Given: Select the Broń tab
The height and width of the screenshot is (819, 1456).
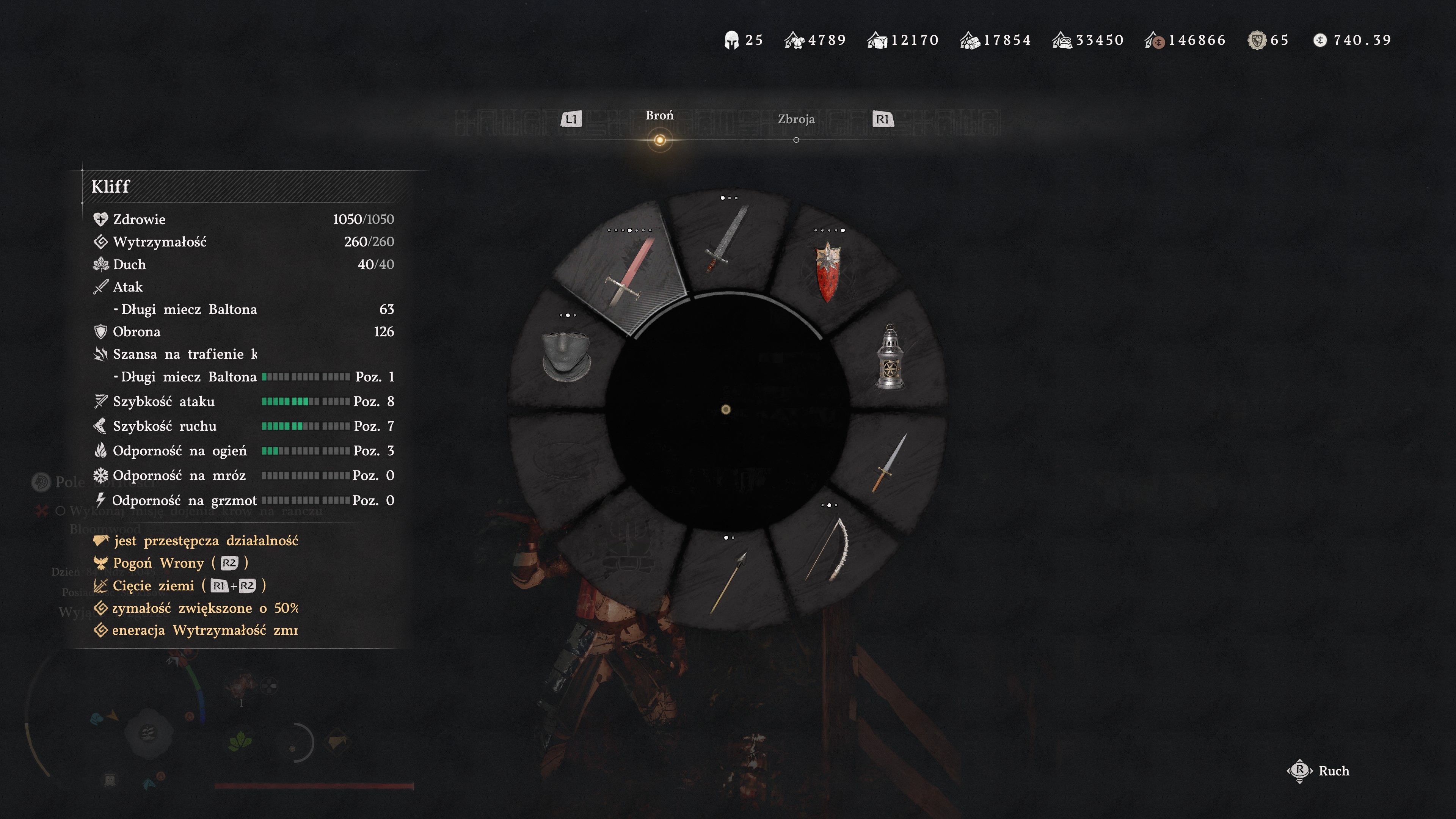Looking at the screenshot, I should [659, 116].
